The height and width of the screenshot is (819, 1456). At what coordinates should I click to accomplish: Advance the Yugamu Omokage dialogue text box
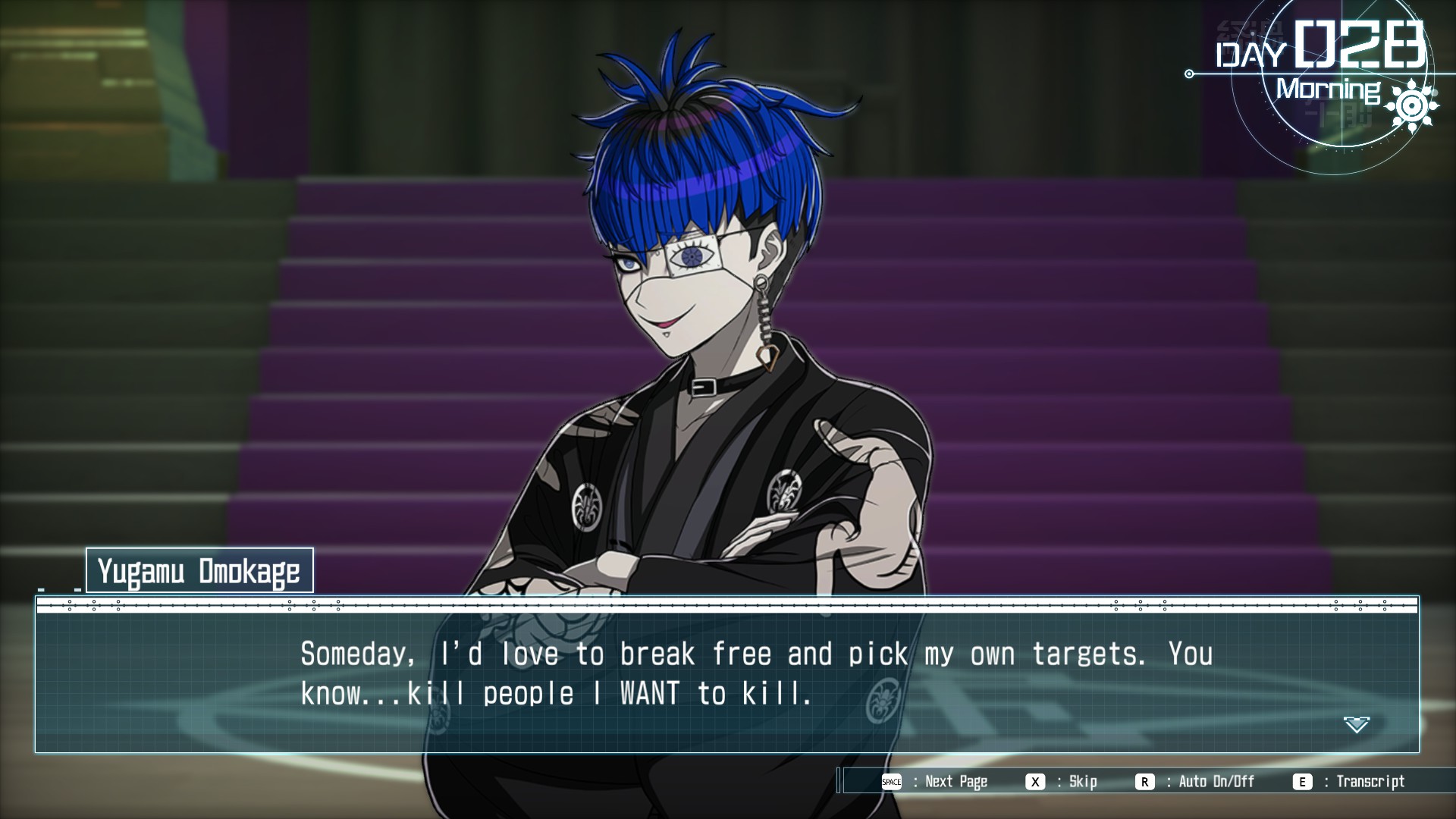726,674
